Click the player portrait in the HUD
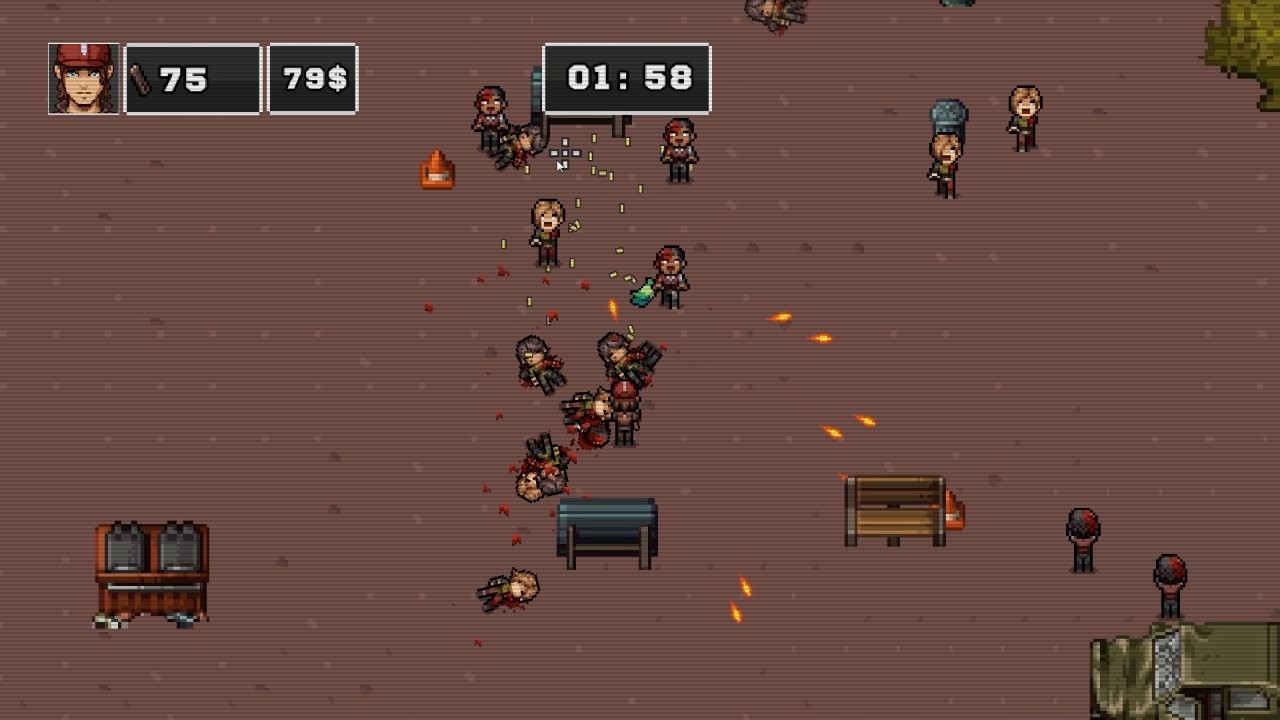 (80, 76)
